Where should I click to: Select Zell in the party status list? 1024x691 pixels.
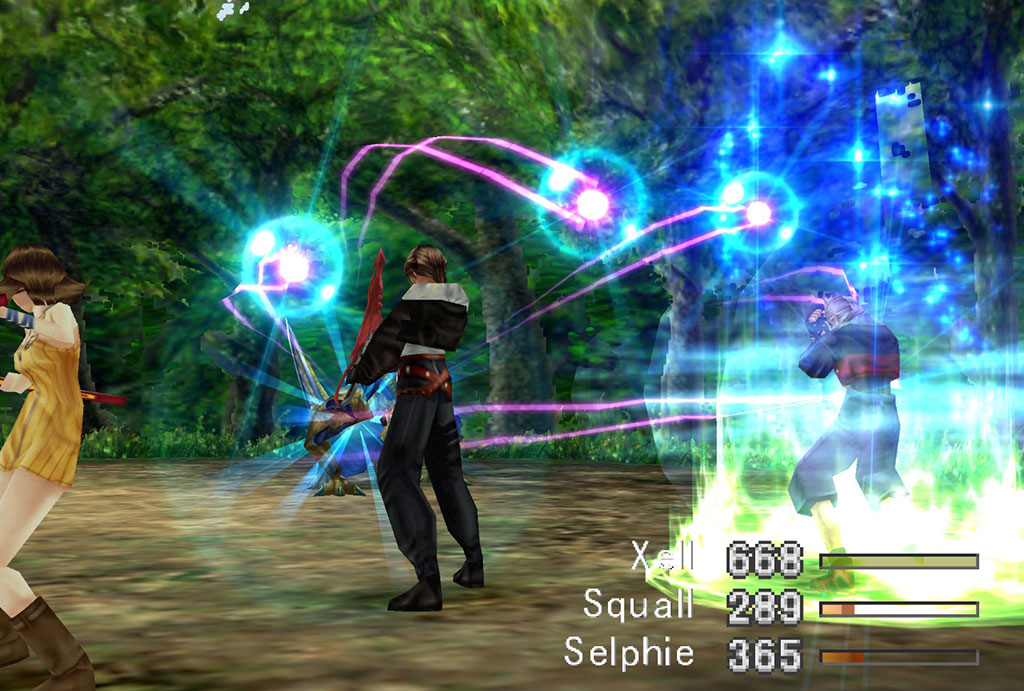click(x=662, y=559)
